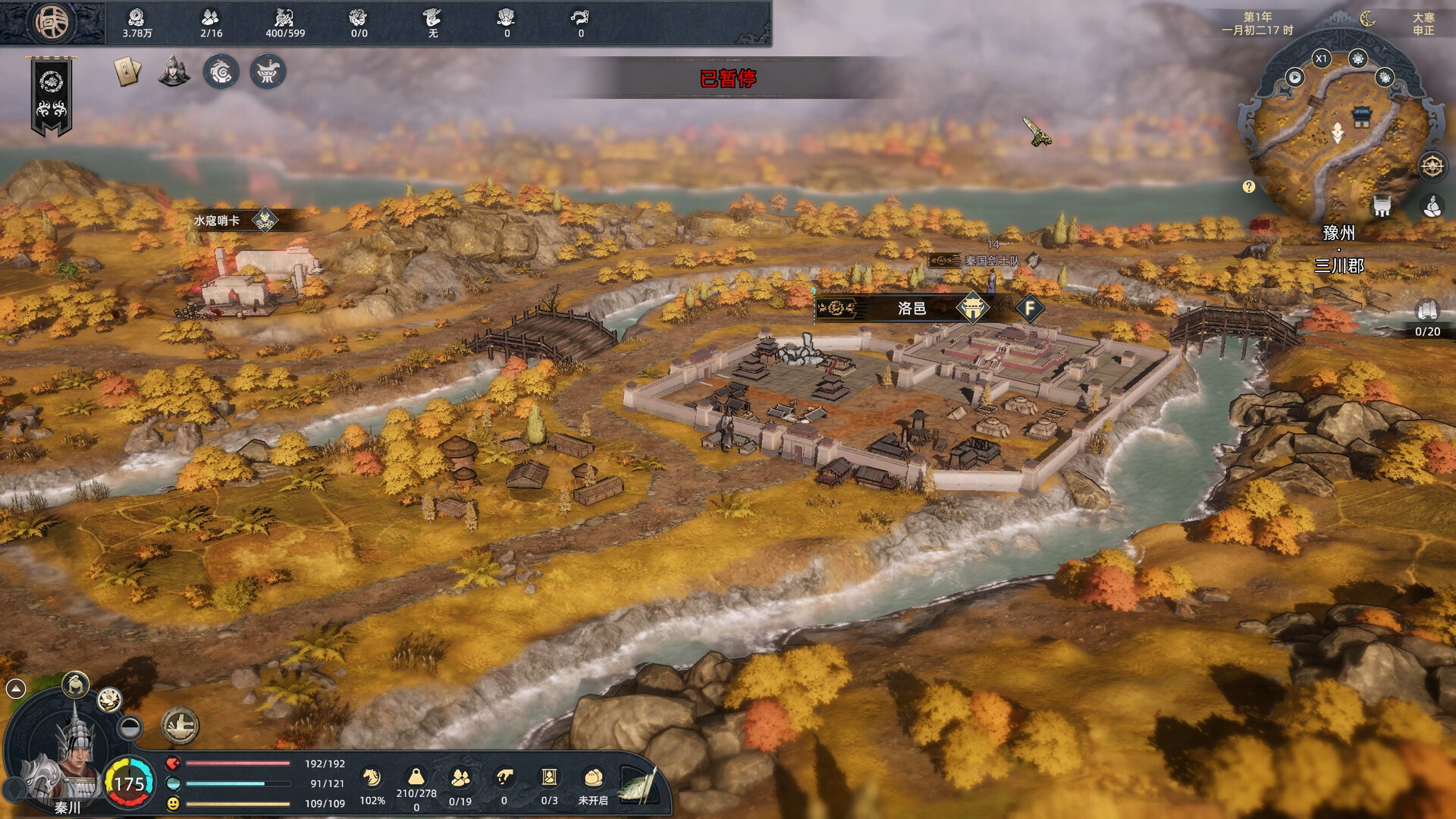Screen dimensions: 1456x819
Task: Click the lotus flower icon
Action: (x=109, y=700)
